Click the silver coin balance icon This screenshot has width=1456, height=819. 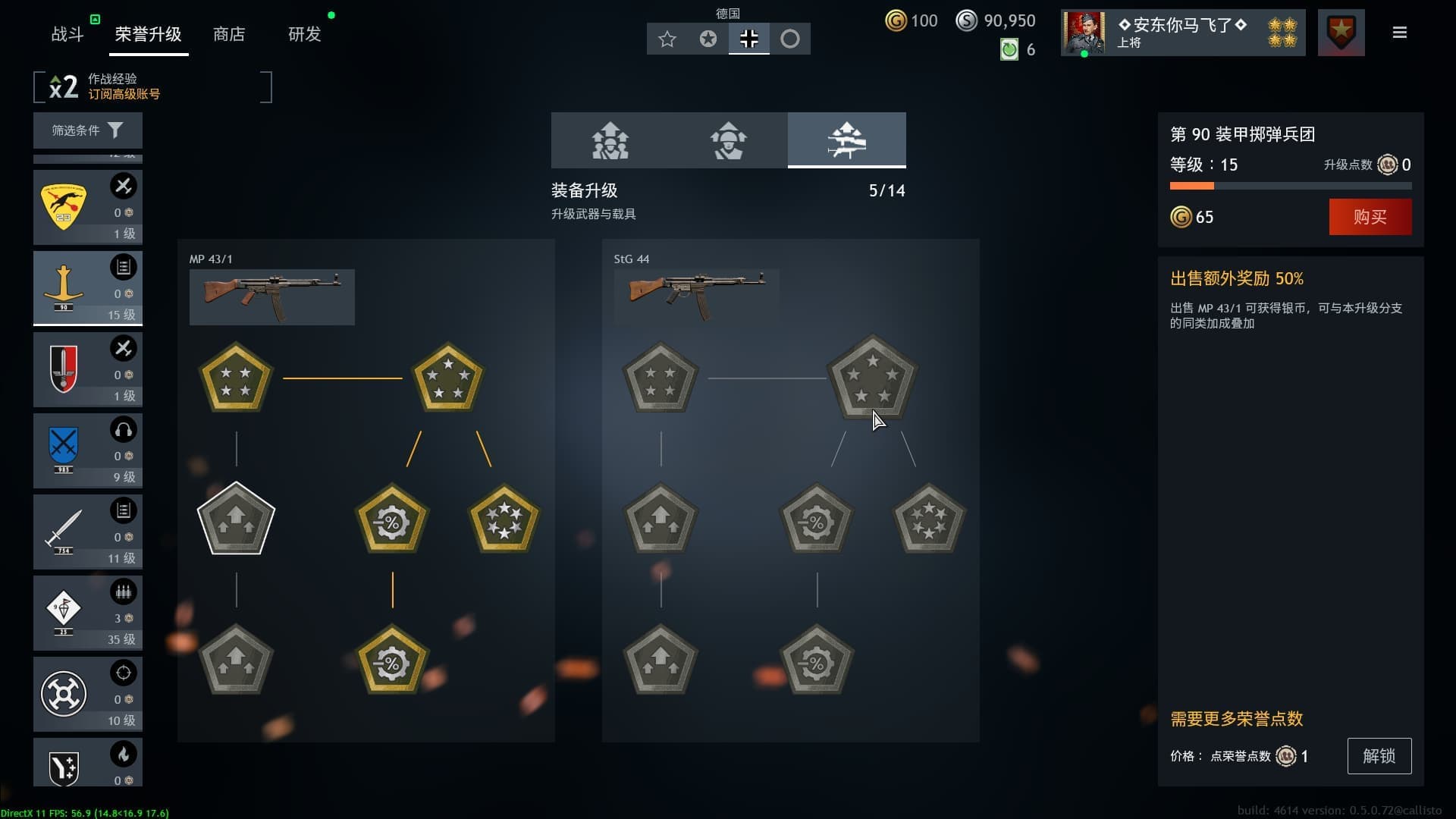pyautogui.click(x=965, y=20)
